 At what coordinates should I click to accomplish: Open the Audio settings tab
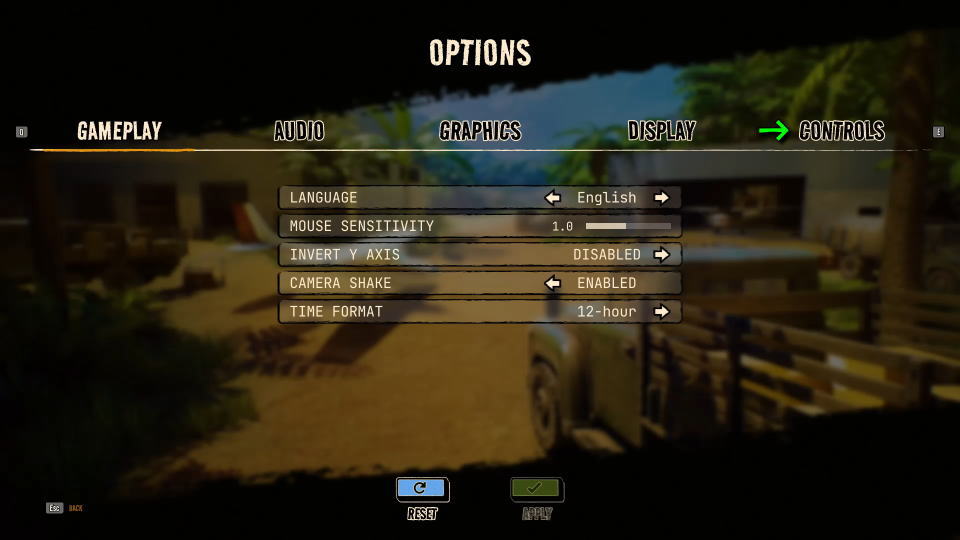click(x=299, y=131)
